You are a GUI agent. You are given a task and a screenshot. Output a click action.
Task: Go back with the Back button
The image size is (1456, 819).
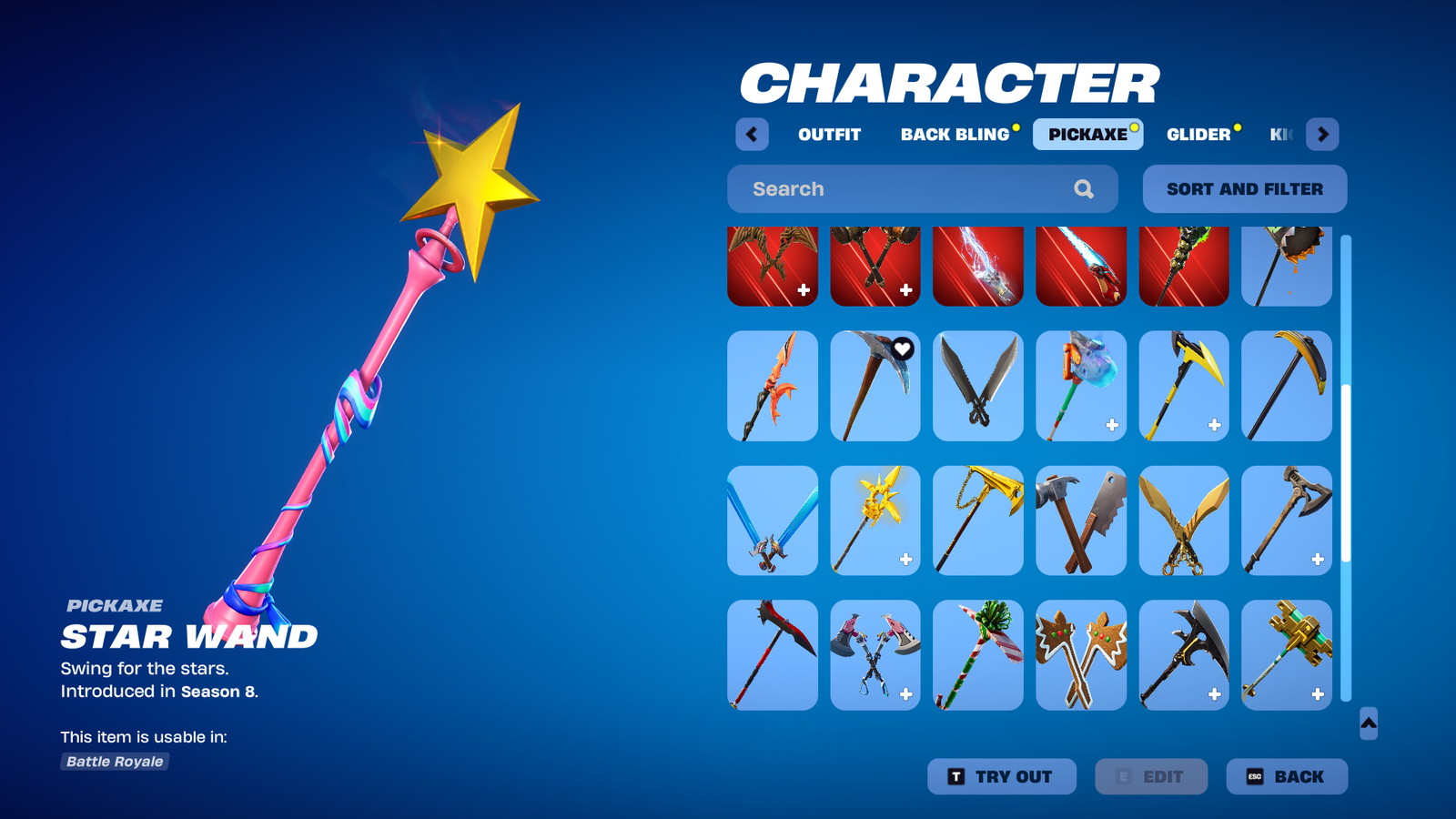1286,776
